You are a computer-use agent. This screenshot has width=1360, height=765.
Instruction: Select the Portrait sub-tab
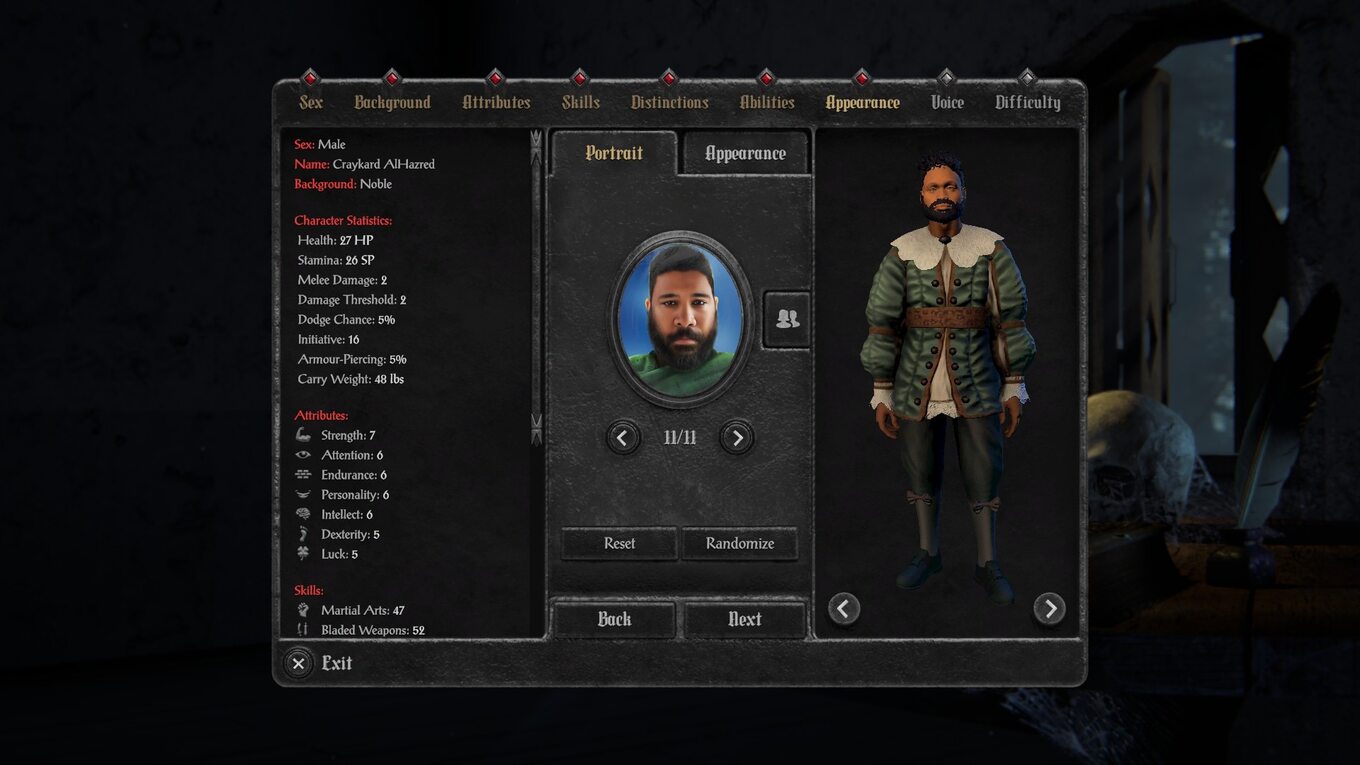(614, 153)
